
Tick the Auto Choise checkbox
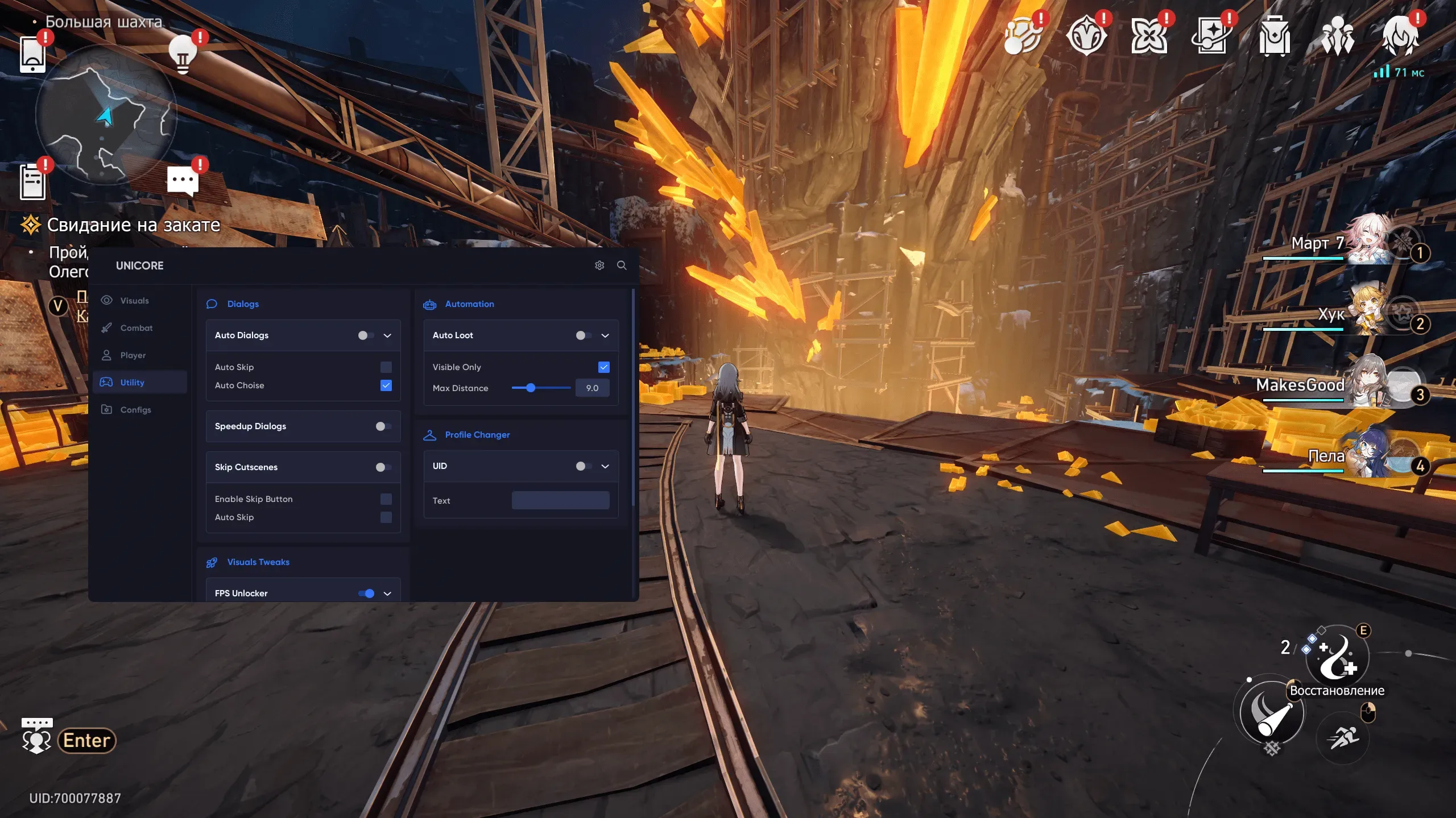[x=386, y=385]
